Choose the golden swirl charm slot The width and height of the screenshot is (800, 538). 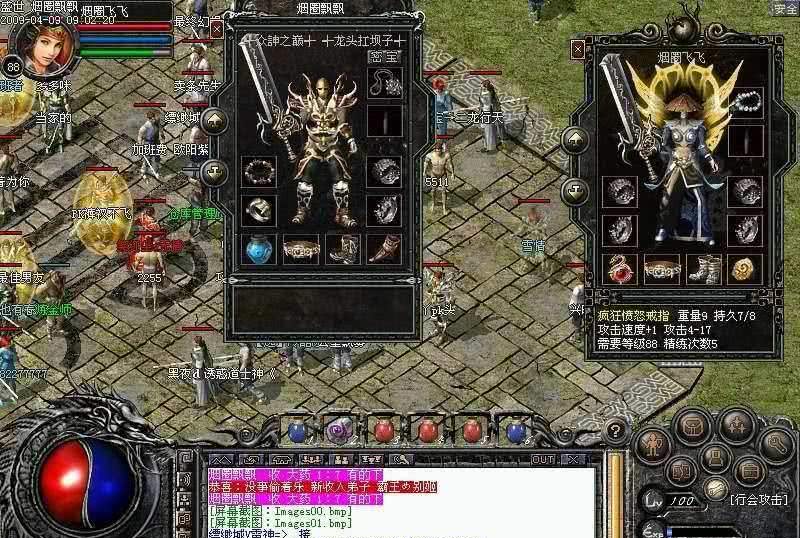click(x=742, y=267)
